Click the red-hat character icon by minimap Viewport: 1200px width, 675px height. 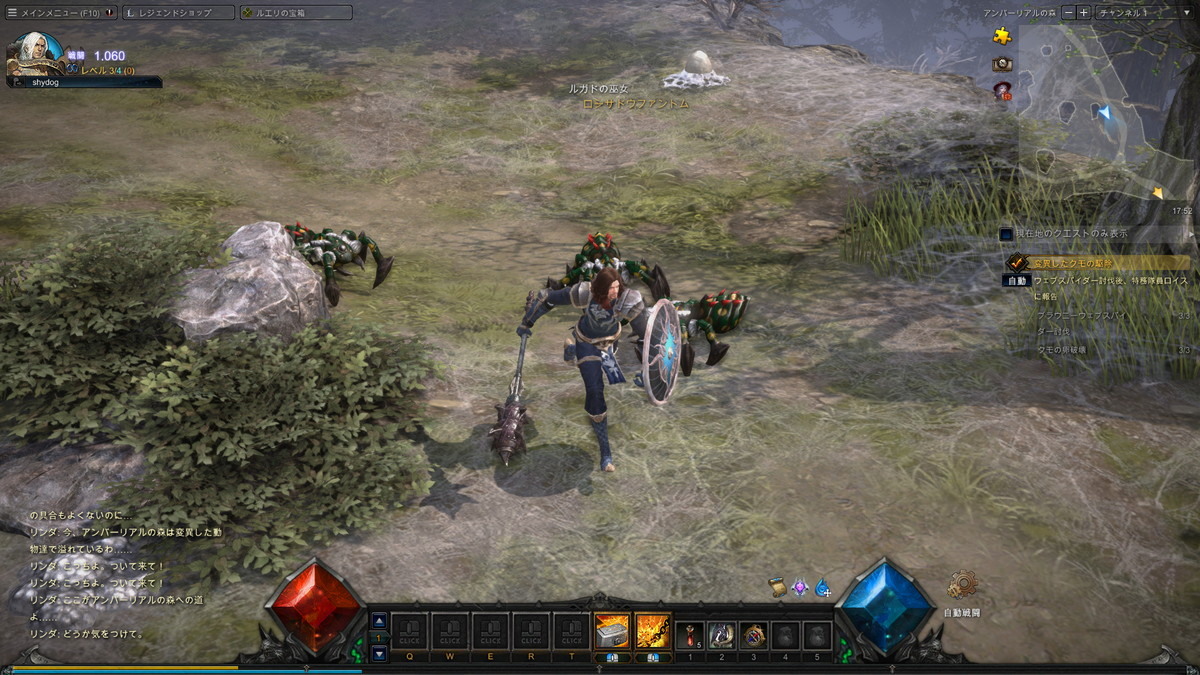(x=1002, y=91)
